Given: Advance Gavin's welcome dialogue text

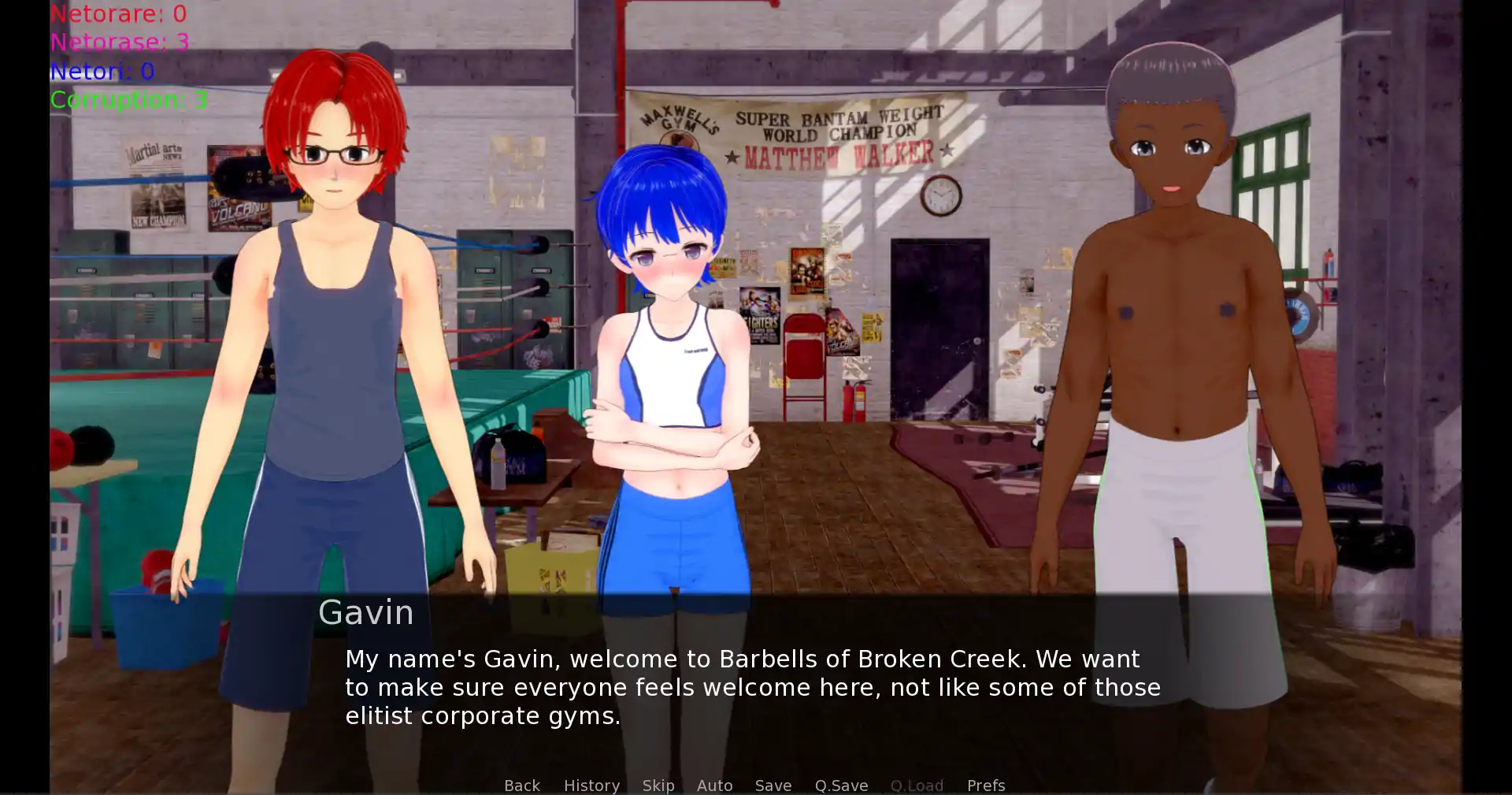Looking at the screenshot, I should pos(752,687).
